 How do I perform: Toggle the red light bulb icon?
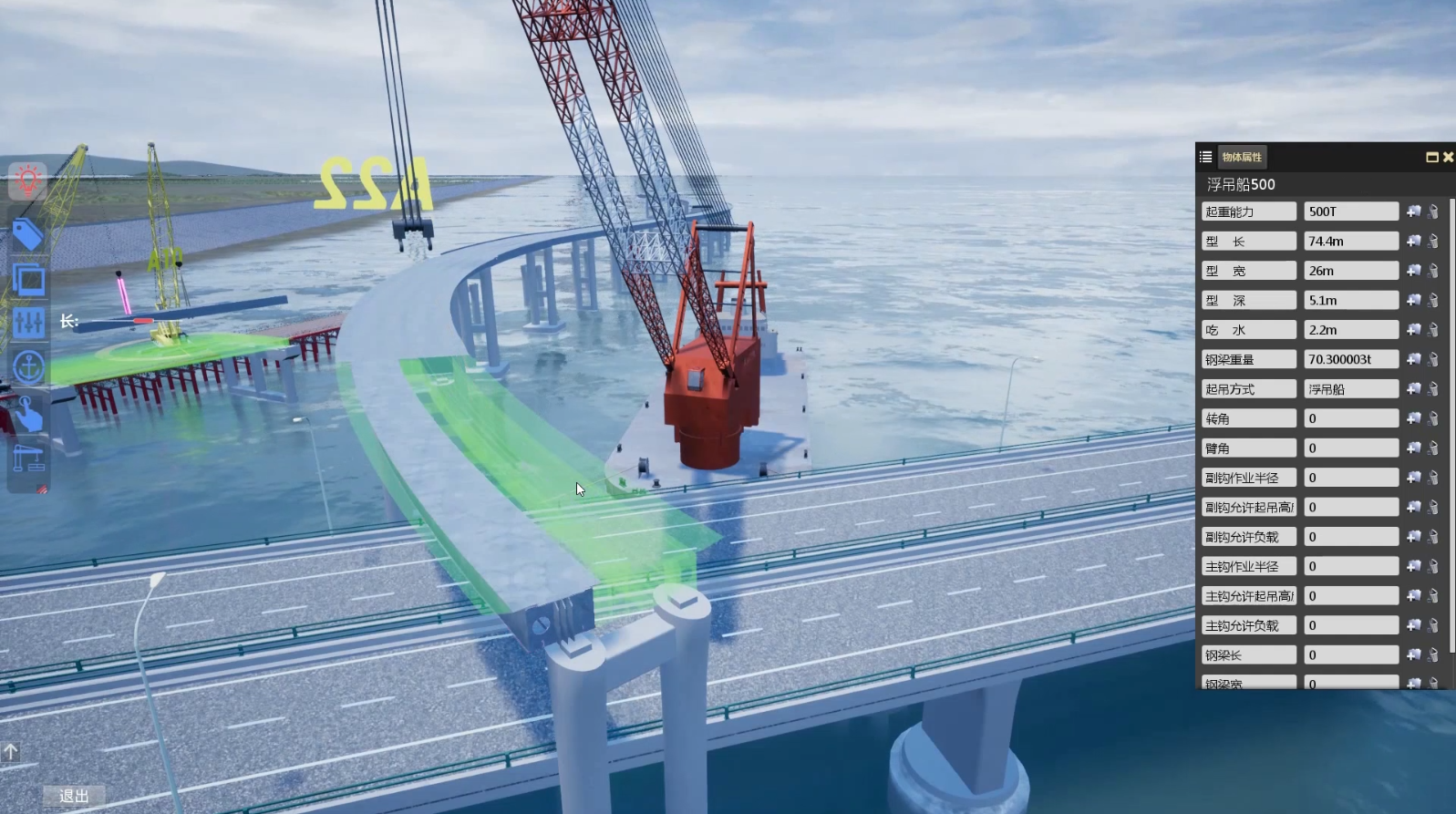pyautogui.click(x=28, y=180)
